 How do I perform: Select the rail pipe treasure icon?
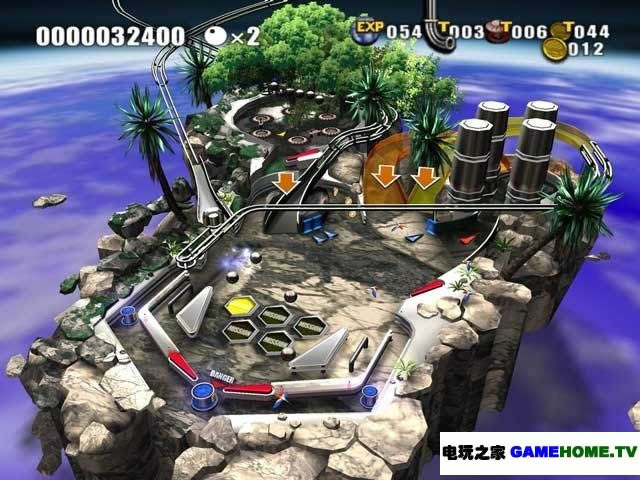[x=437, y=32]
